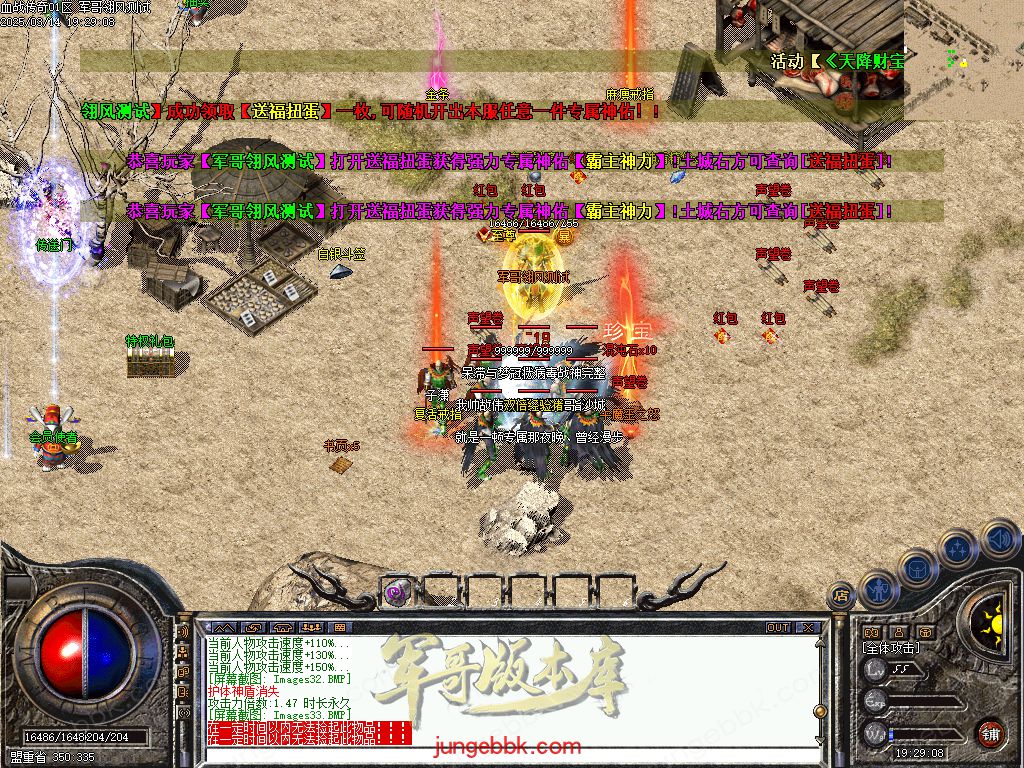Click the Lv level round button
Viewport: 1024px width, 768px height.
(x=875, y=669)
